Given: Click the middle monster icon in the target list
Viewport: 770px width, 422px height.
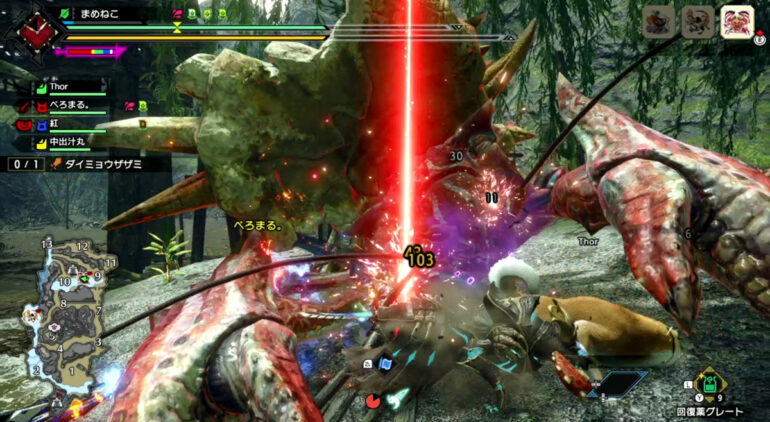Looking at the screenshot, I should coord(697,22).
